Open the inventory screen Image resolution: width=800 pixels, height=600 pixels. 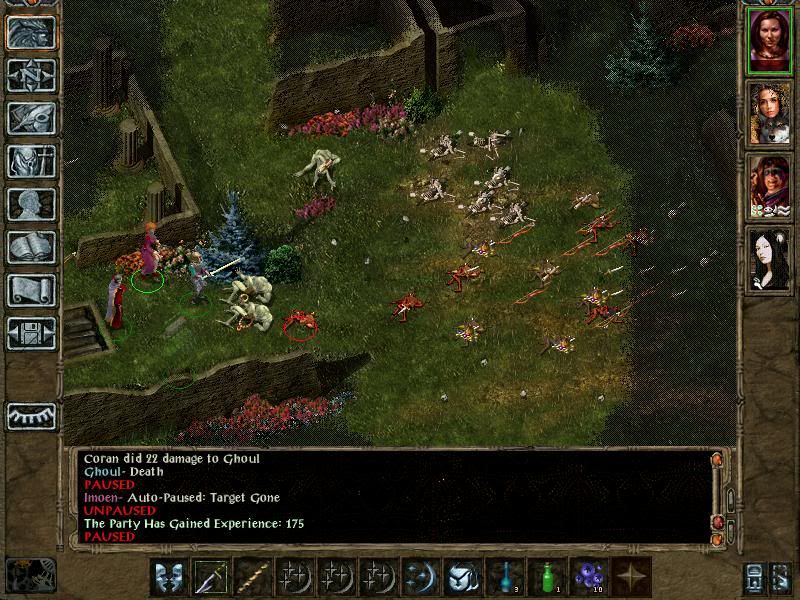31,161
